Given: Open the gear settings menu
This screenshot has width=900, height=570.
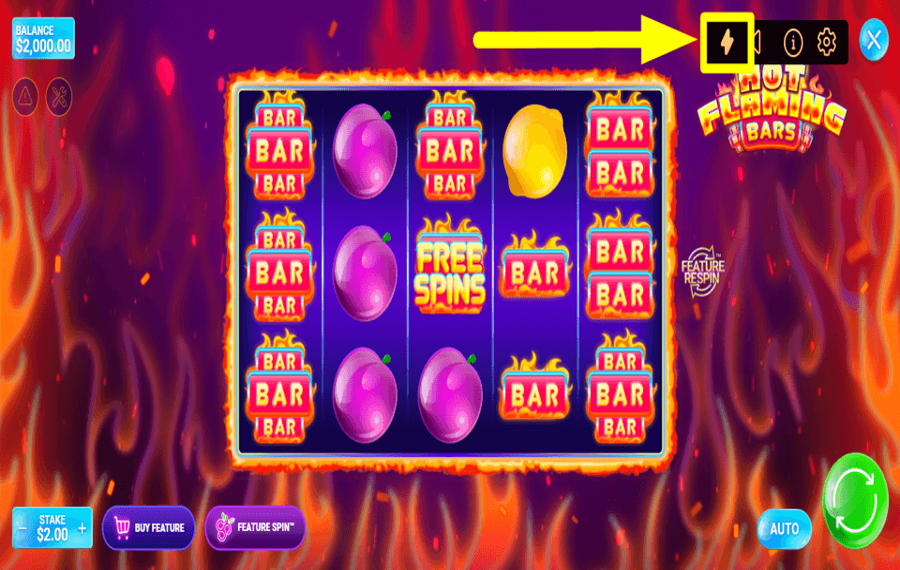Looking at the screenshot, I should point(826,42).
